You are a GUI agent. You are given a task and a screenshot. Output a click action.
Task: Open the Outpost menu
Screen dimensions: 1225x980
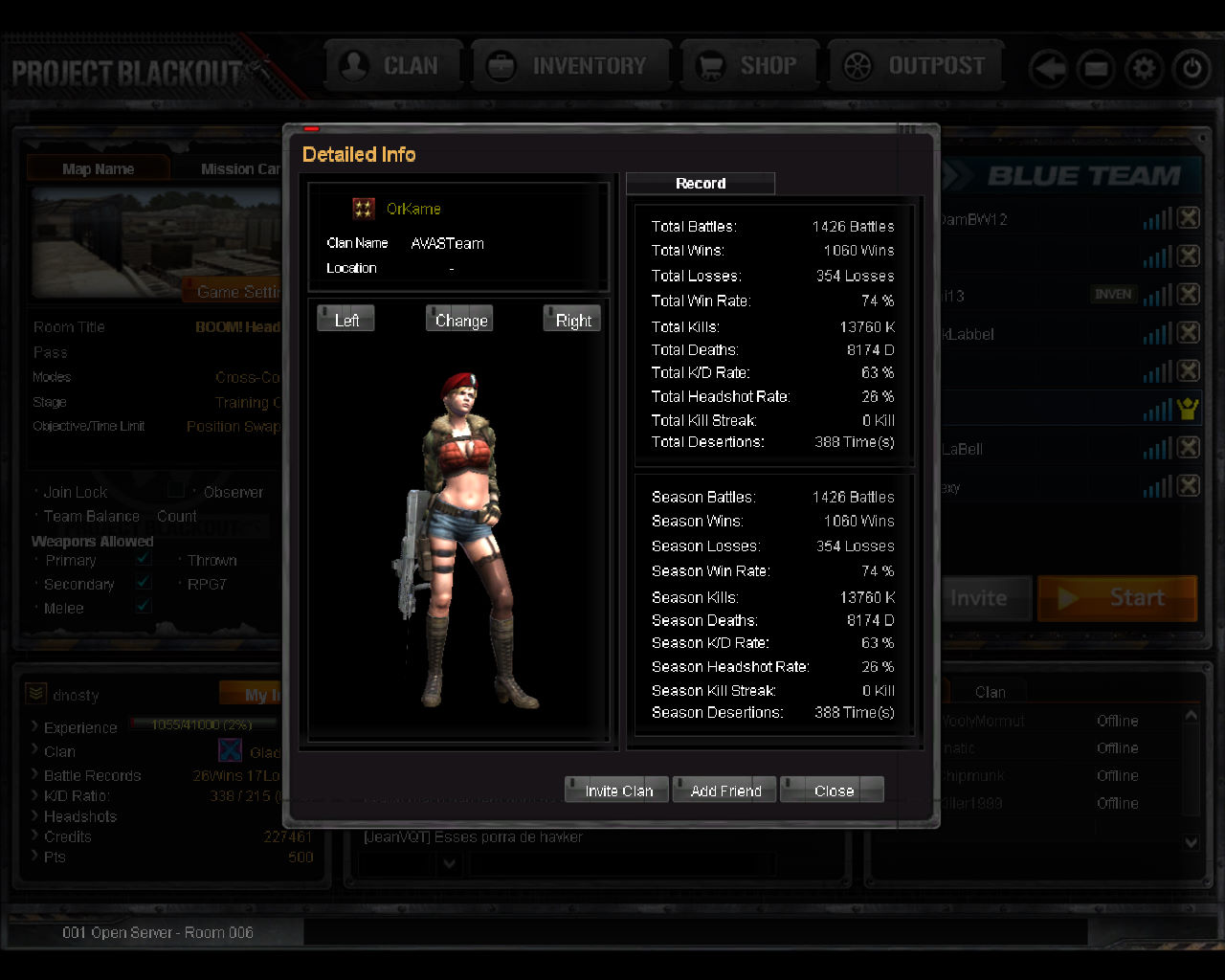pos(915,66)
